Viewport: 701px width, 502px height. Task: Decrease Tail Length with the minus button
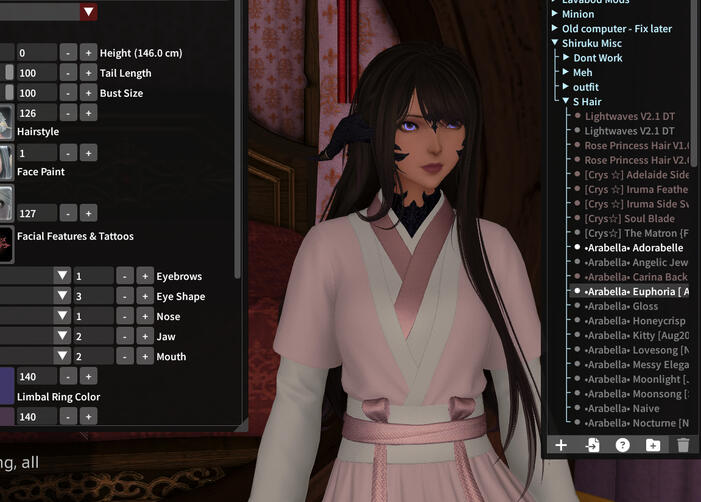(67, 73)
